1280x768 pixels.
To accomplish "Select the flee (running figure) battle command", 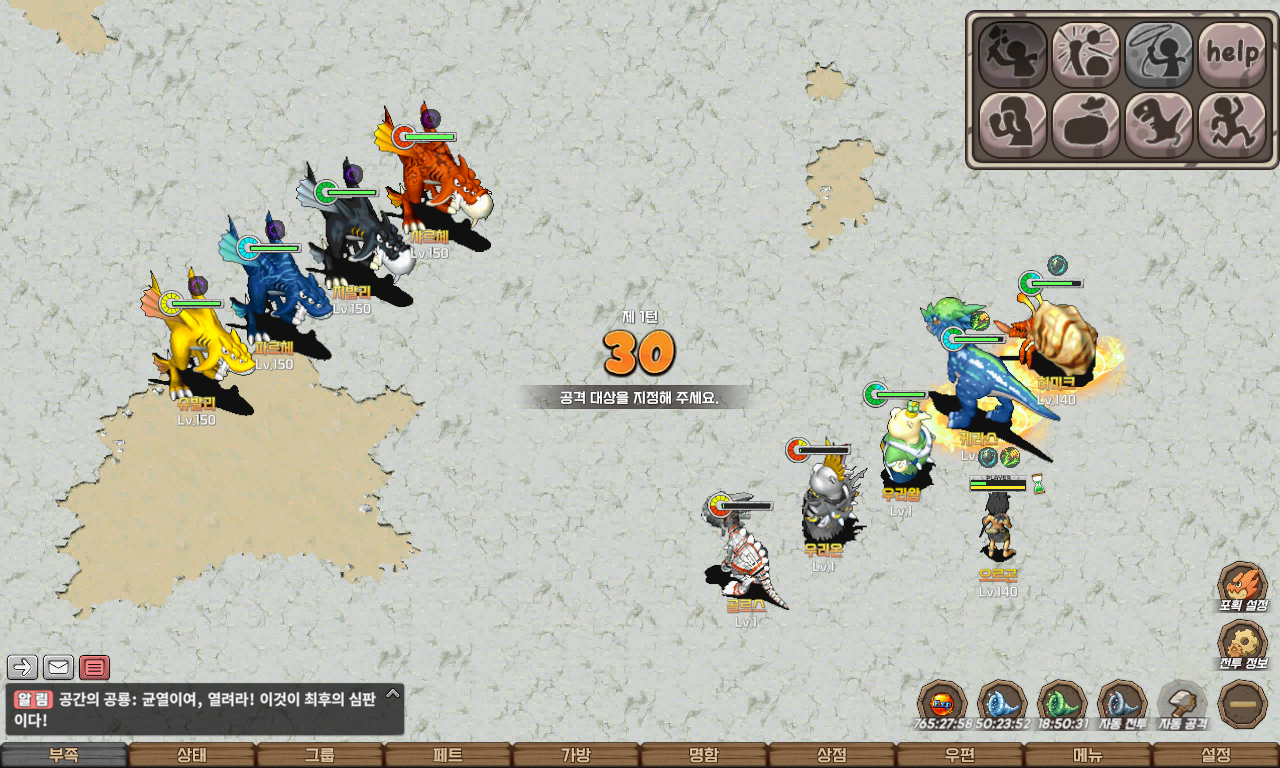I will click(x=1231, y=125).
